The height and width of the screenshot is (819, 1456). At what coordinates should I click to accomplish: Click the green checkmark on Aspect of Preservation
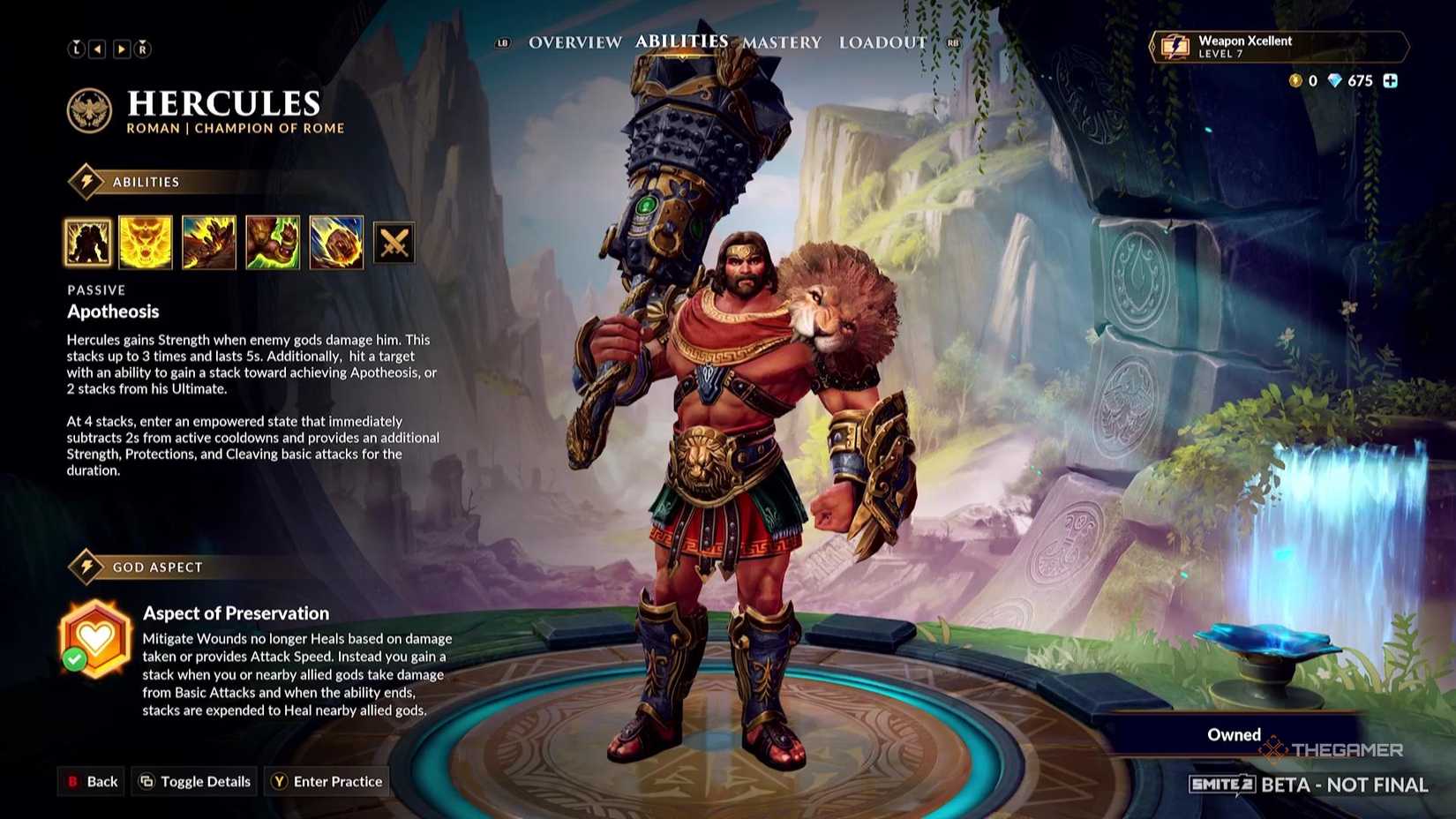click(73, 658)
